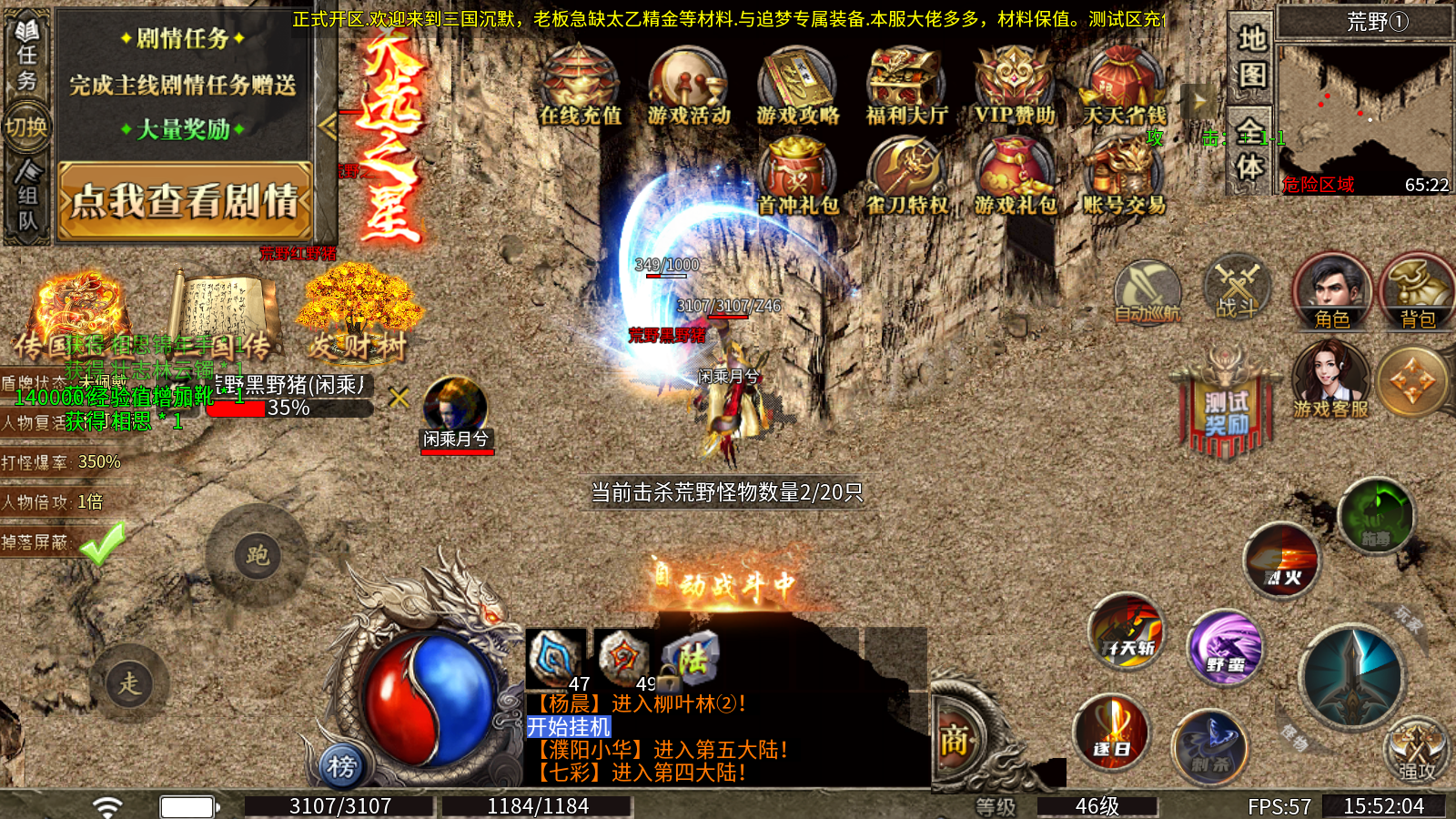Toggle the 掉落屏蔽 green checkmark

click(102, 543)
